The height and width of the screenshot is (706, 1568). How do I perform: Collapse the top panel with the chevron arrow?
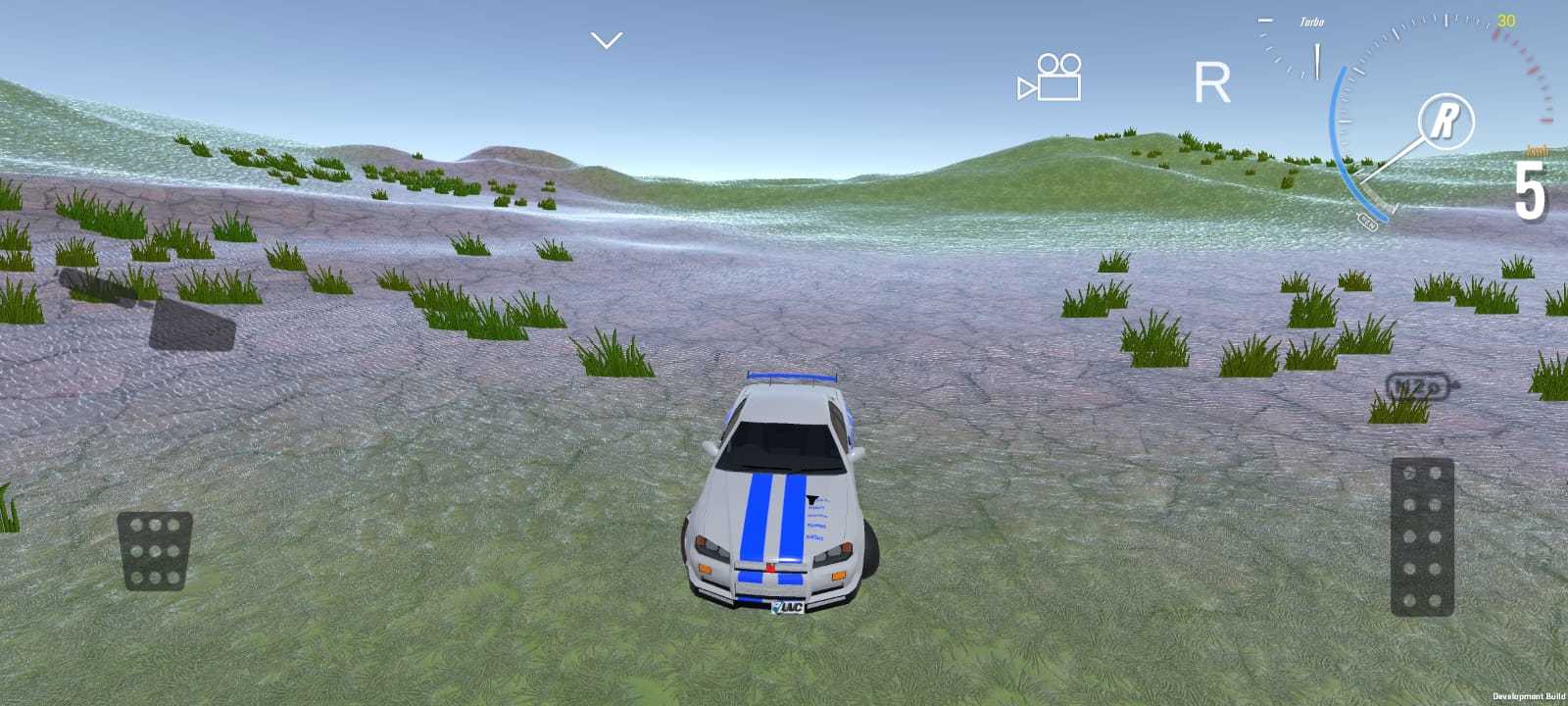pos(606,39)
